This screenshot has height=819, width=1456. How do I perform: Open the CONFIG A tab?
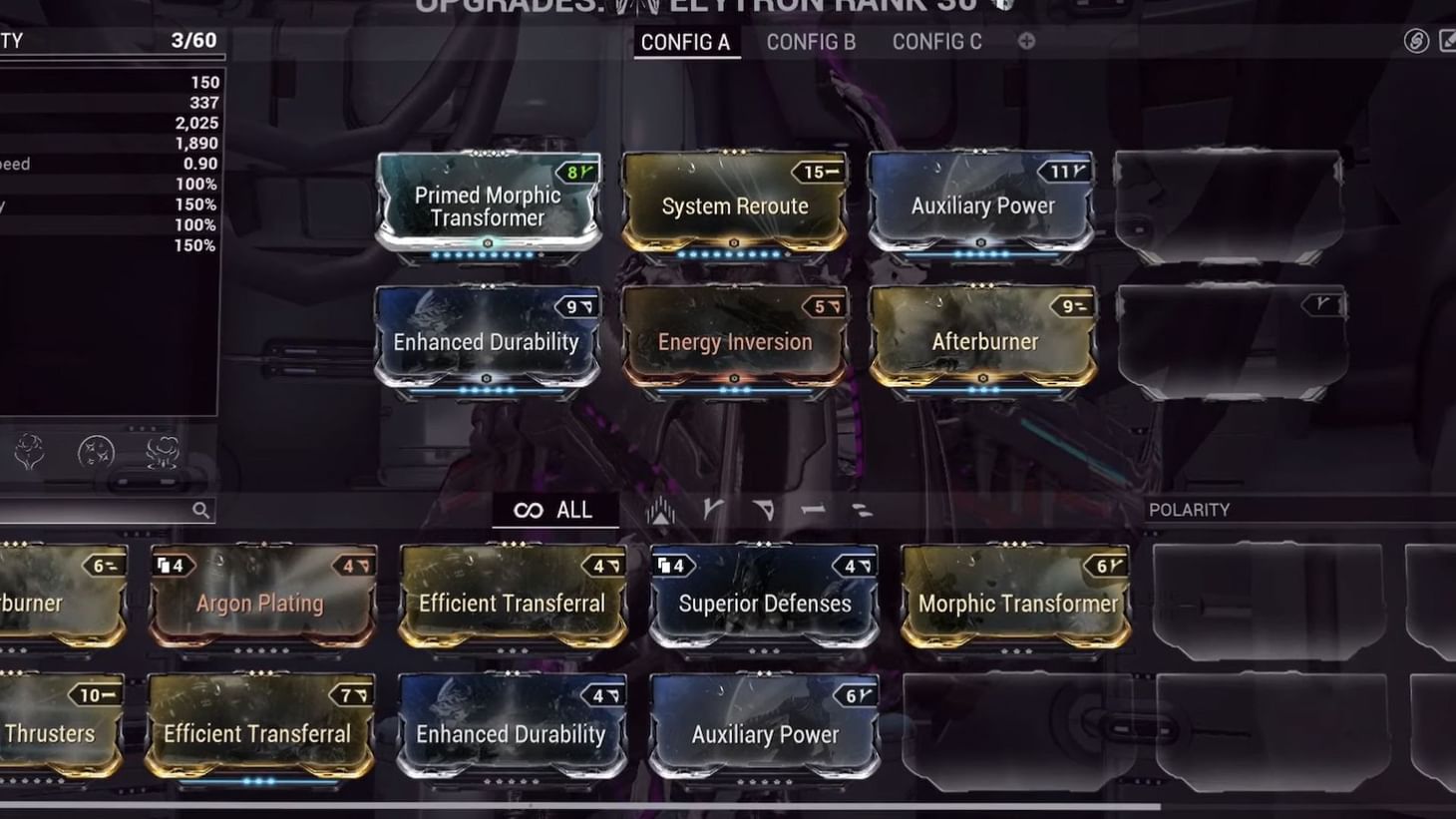tap(686, 42)
